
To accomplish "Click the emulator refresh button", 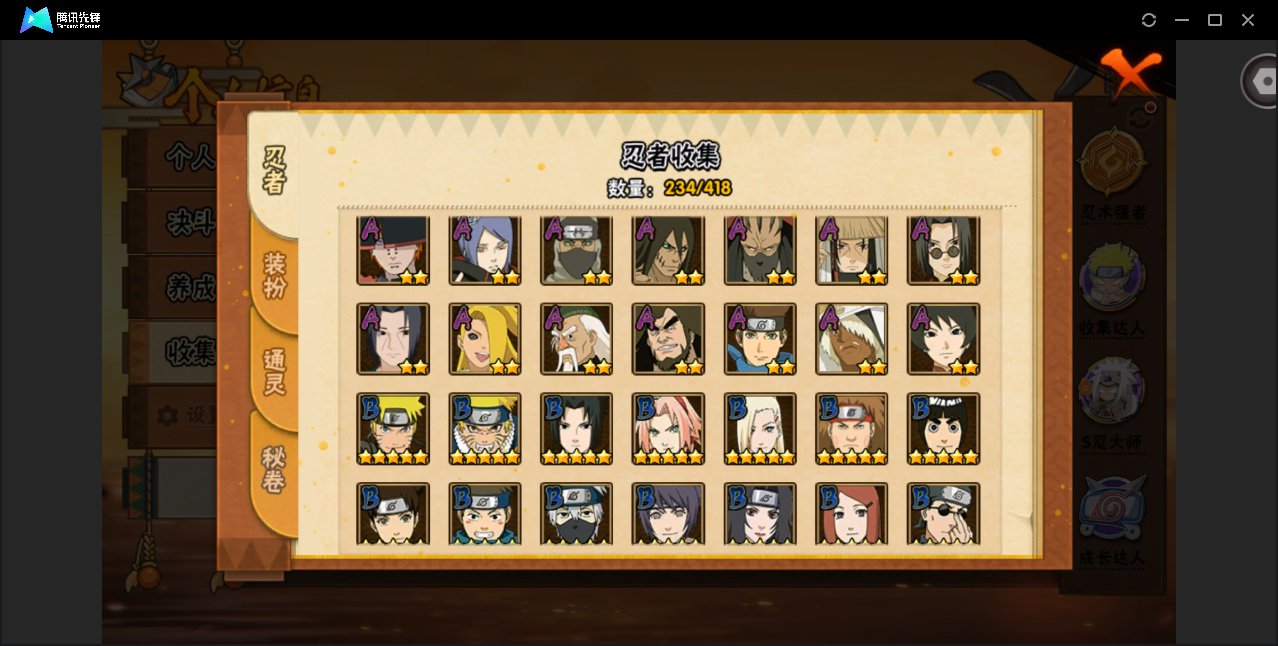I will [x=1149, y=20].
